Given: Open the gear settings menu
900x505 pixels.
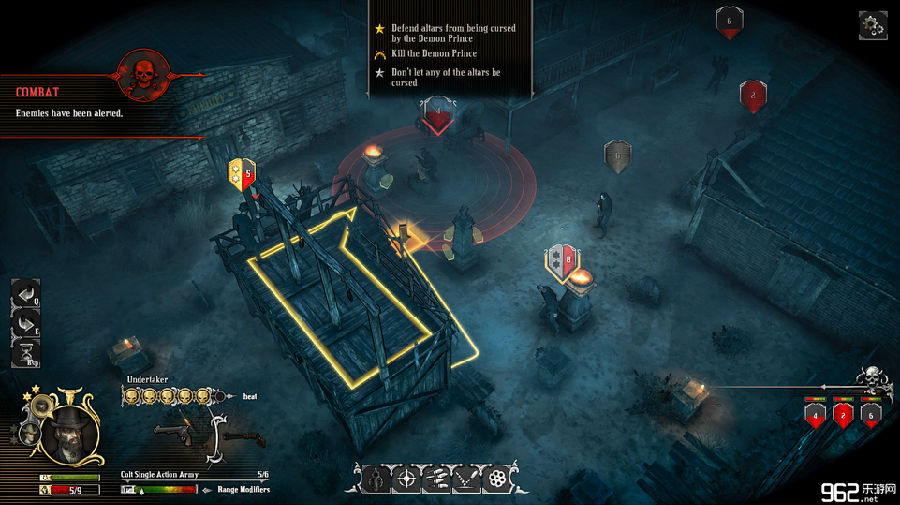Looking at the screenshot, I should (872, 25).
